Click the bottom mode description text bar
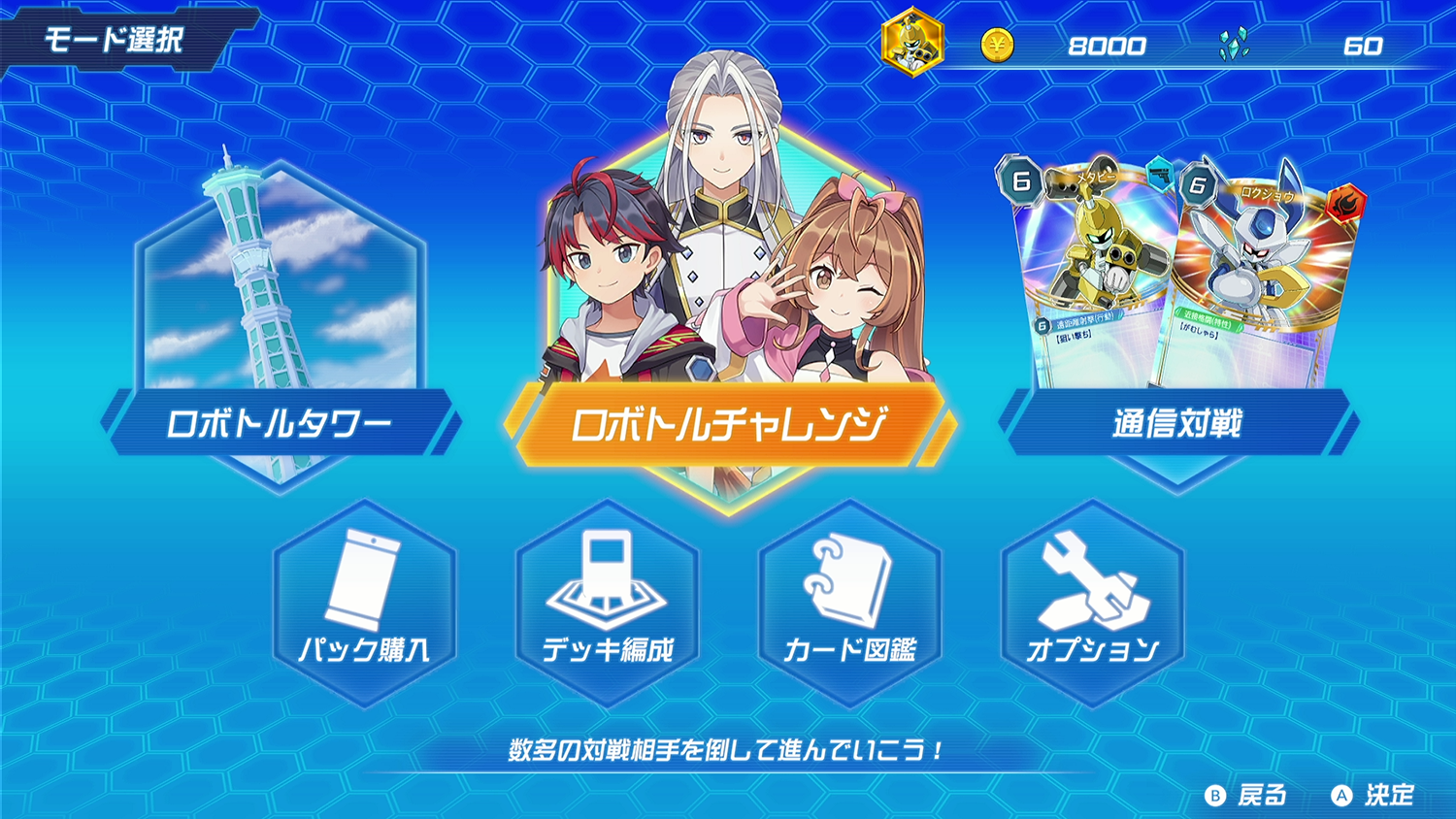The width and height of the screenshot is (1456, 819). point(728,749)
